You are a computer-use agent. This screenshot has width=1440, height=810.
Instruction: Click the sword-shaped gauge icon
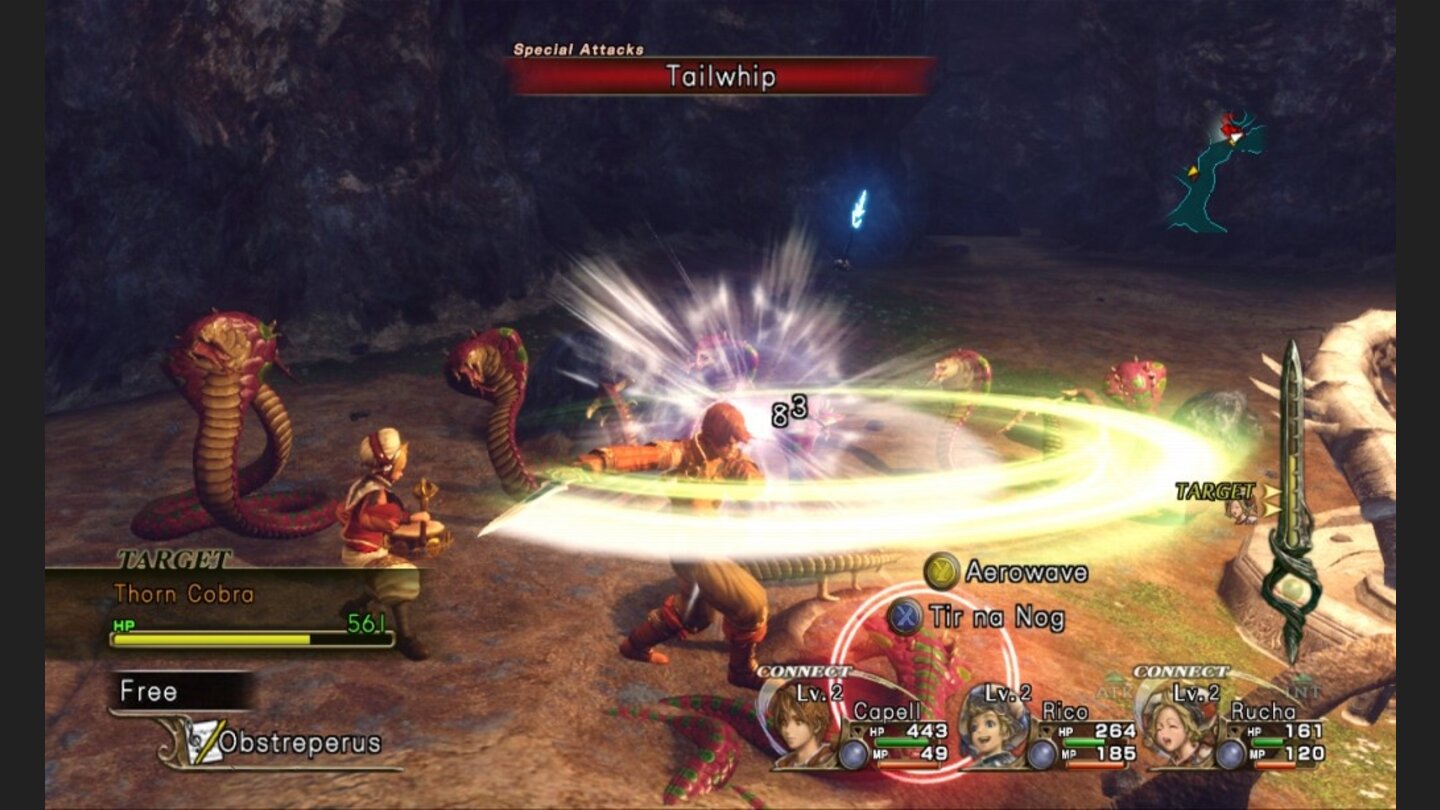point(1291,500)
